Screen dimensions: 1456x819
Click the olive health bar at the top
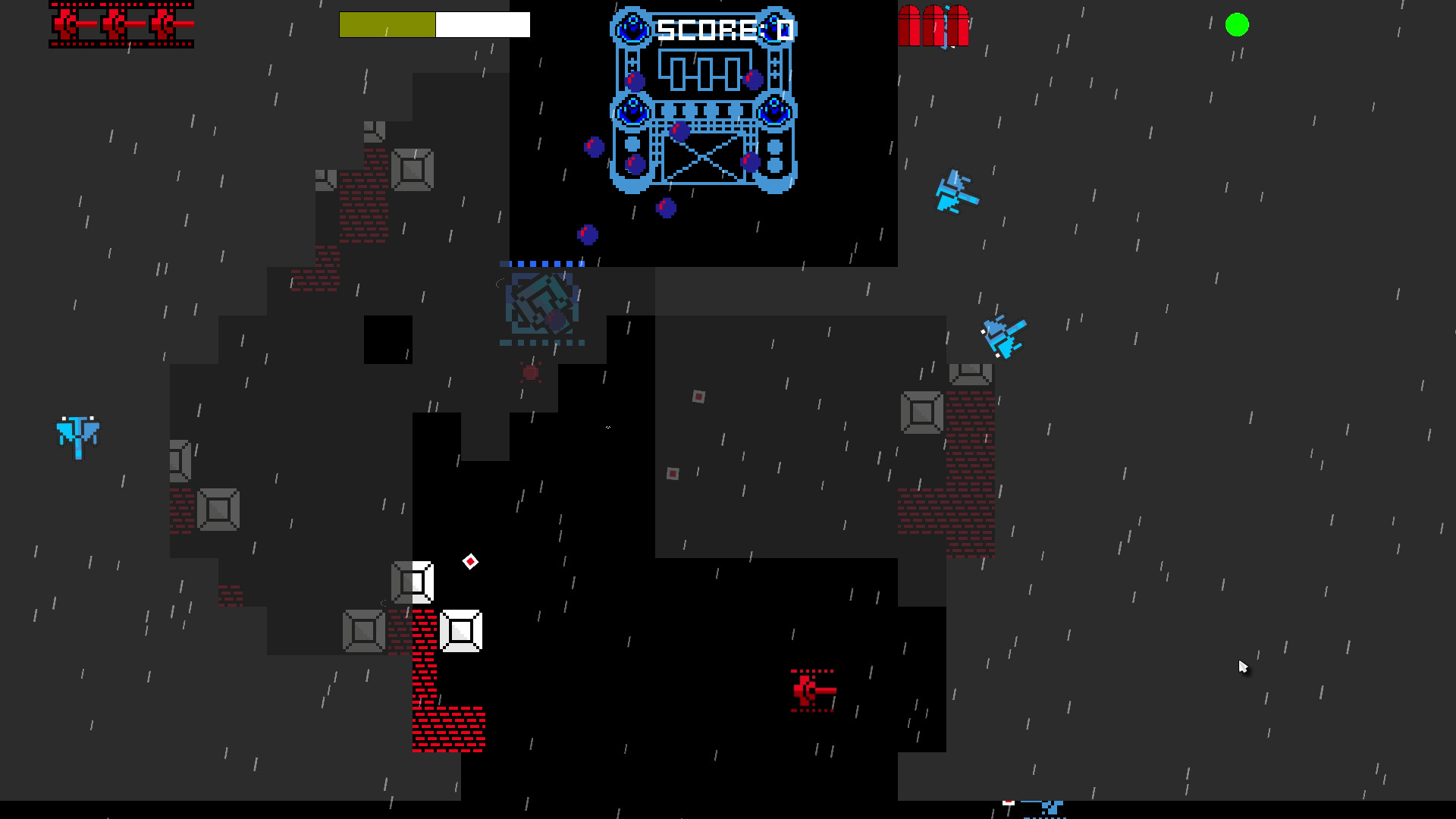tap(387, 24)
